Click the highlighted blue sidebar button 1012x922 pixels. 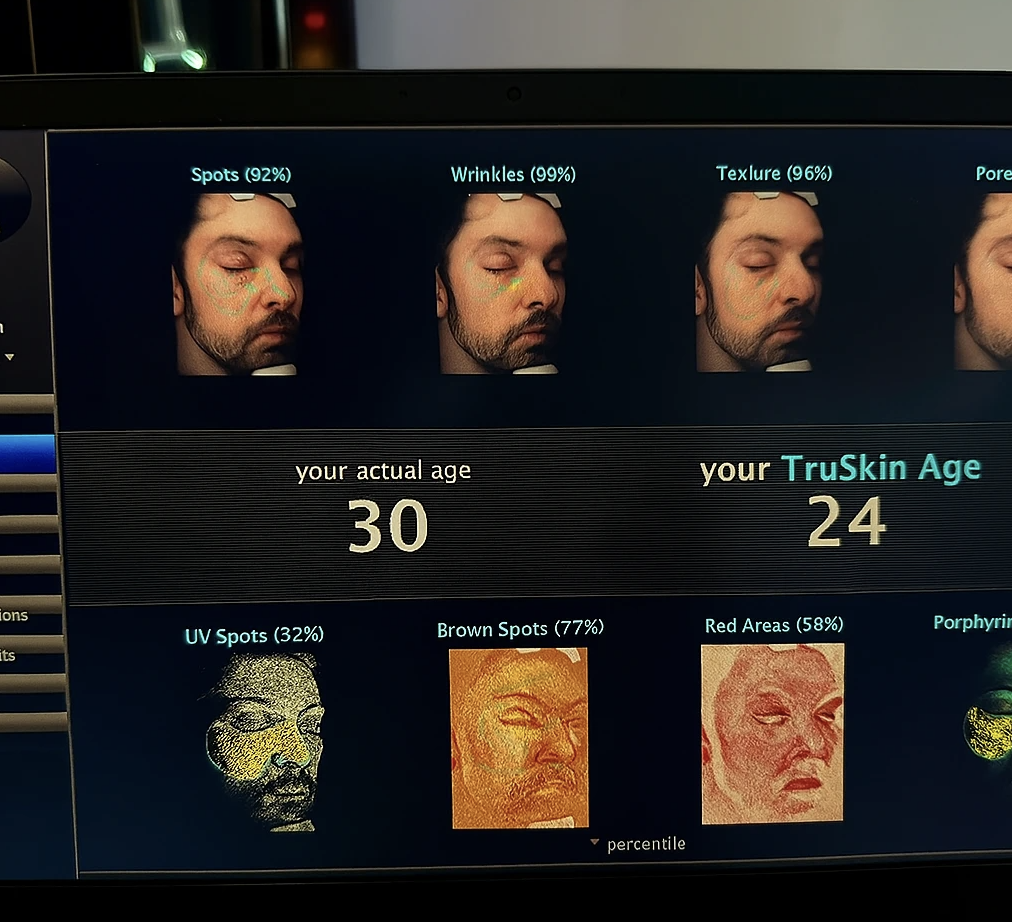click(x=27, y=453)
